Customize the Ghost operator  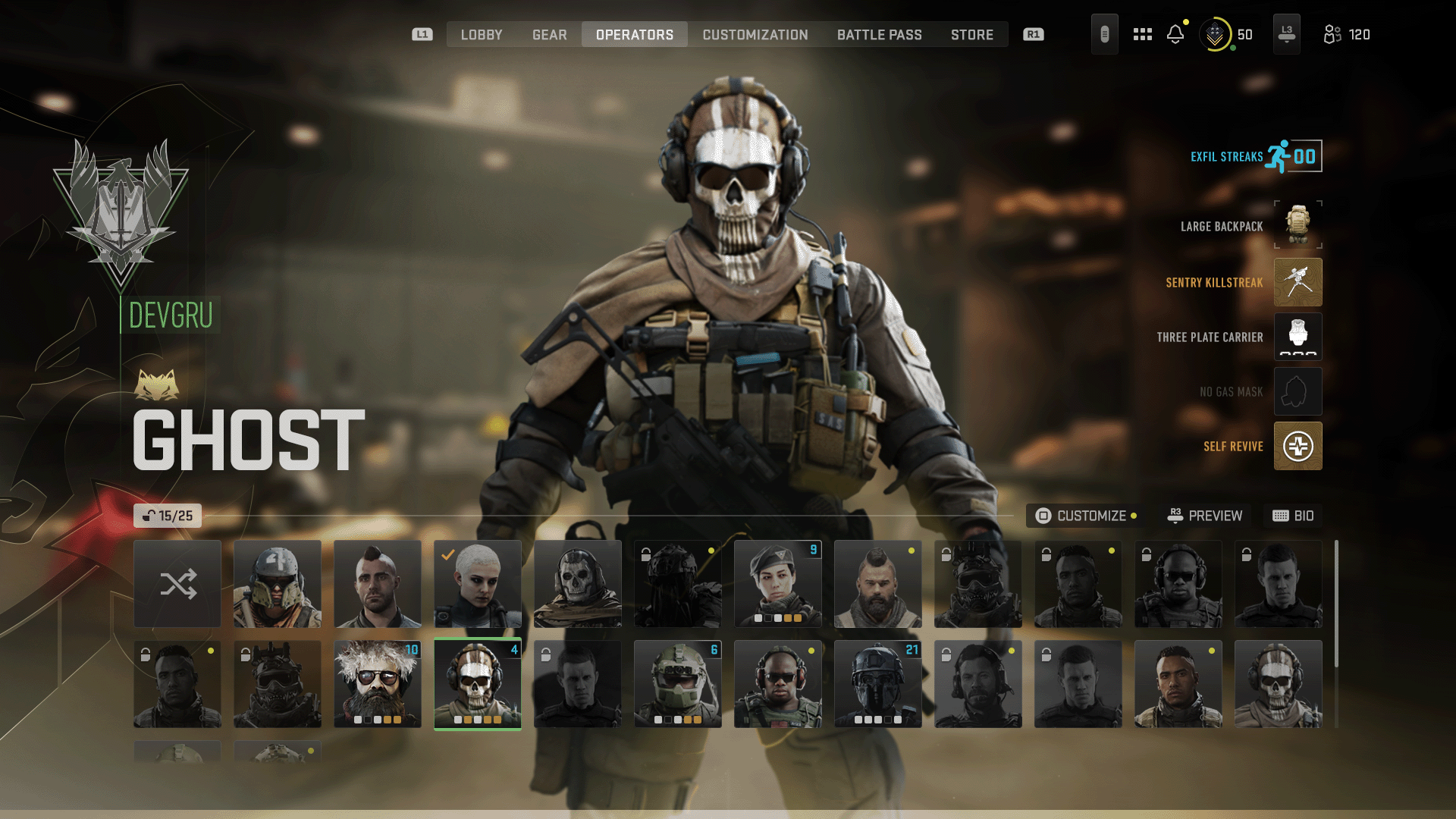pyautogui.click(x=1085, y=516)
